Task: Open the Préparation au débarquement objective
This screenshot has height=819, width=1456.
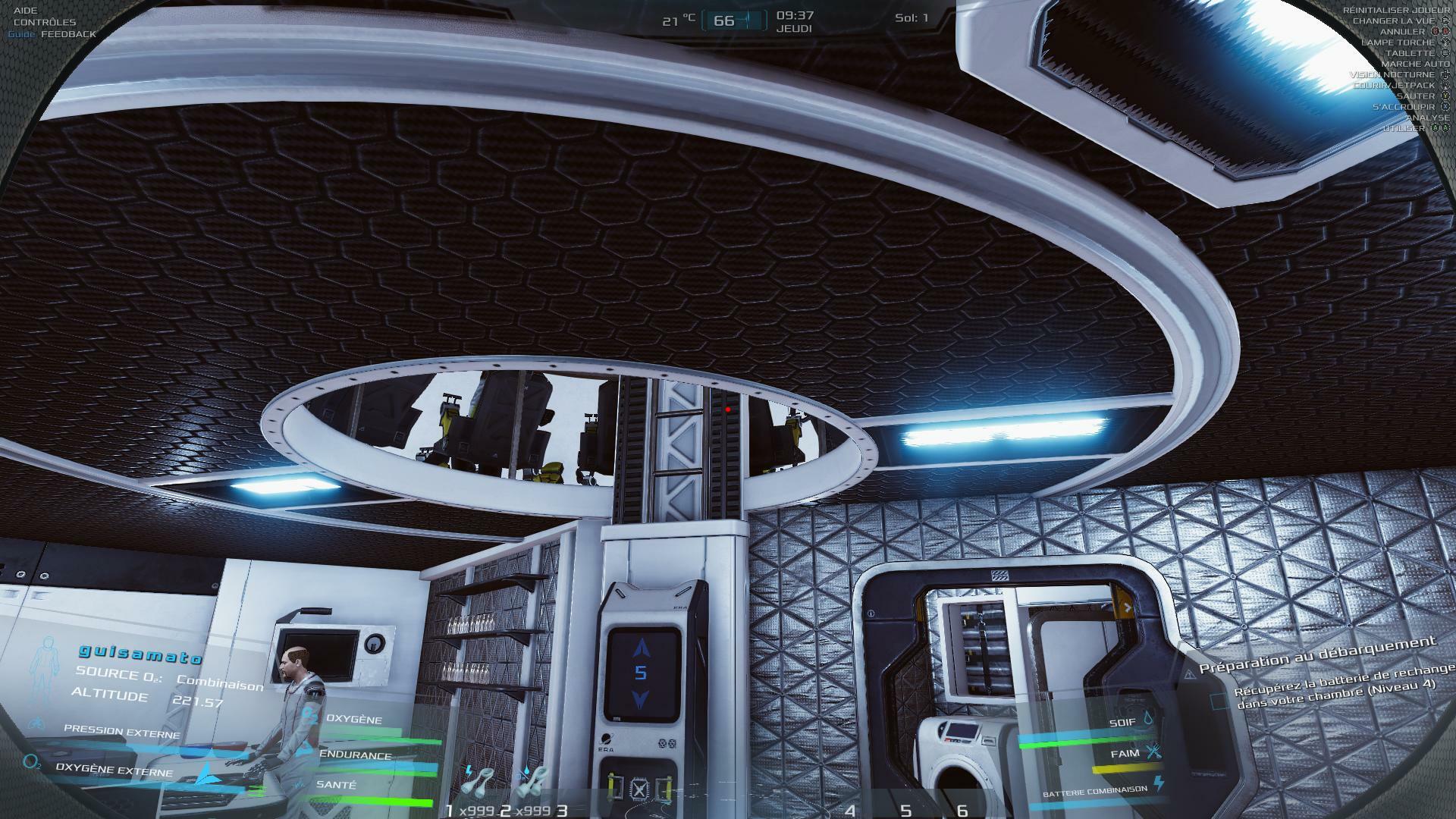Action: point(1317,655)
